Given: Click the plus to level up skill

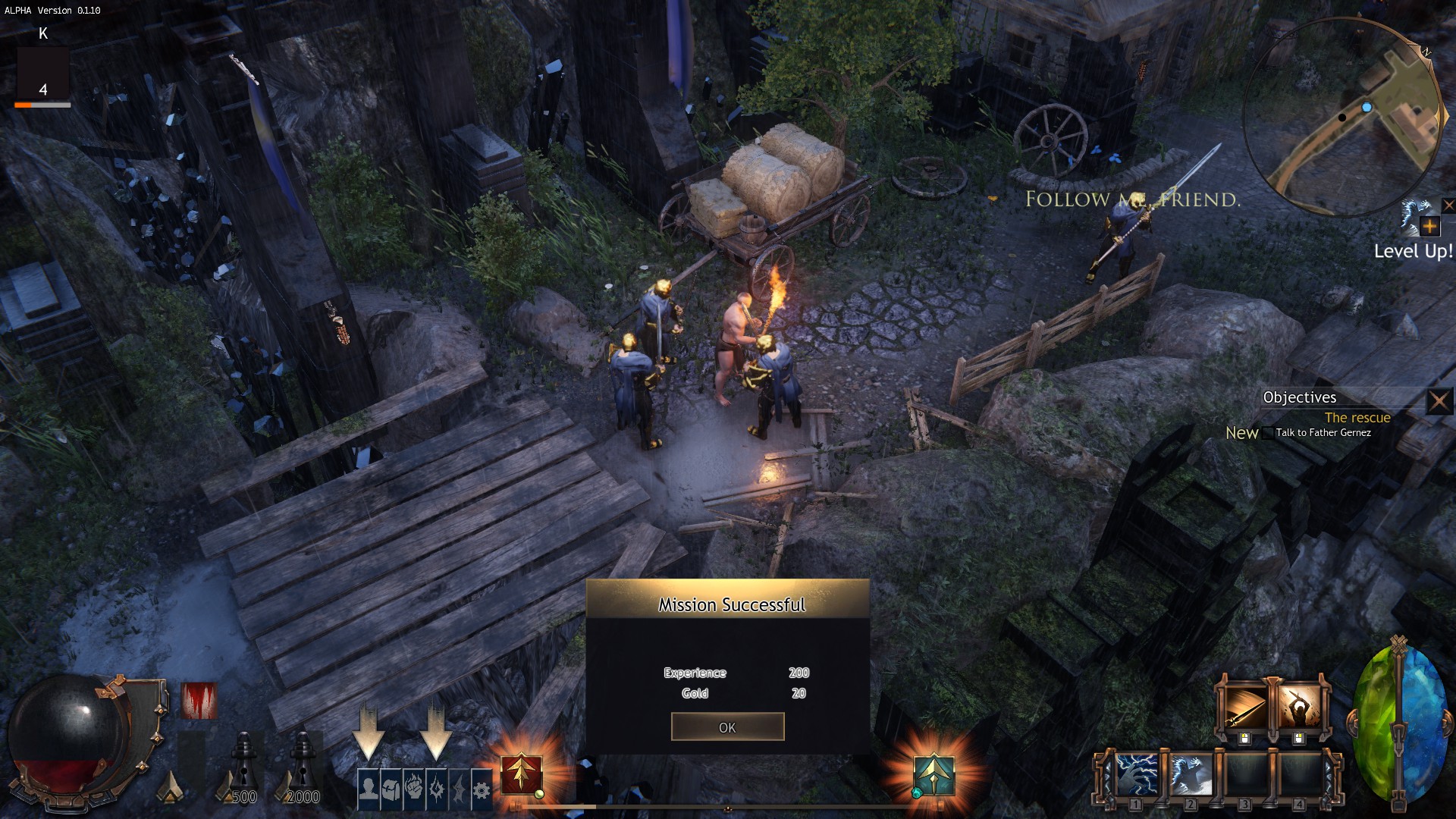Looking at the screenshot, I should tap(1429, 226).
